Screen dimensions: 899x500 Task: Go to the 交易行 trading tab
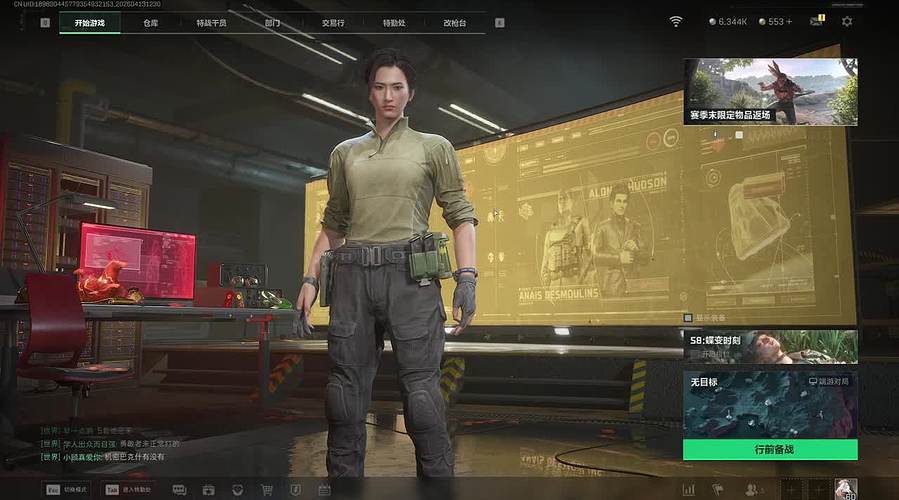[x=334, y=22]
